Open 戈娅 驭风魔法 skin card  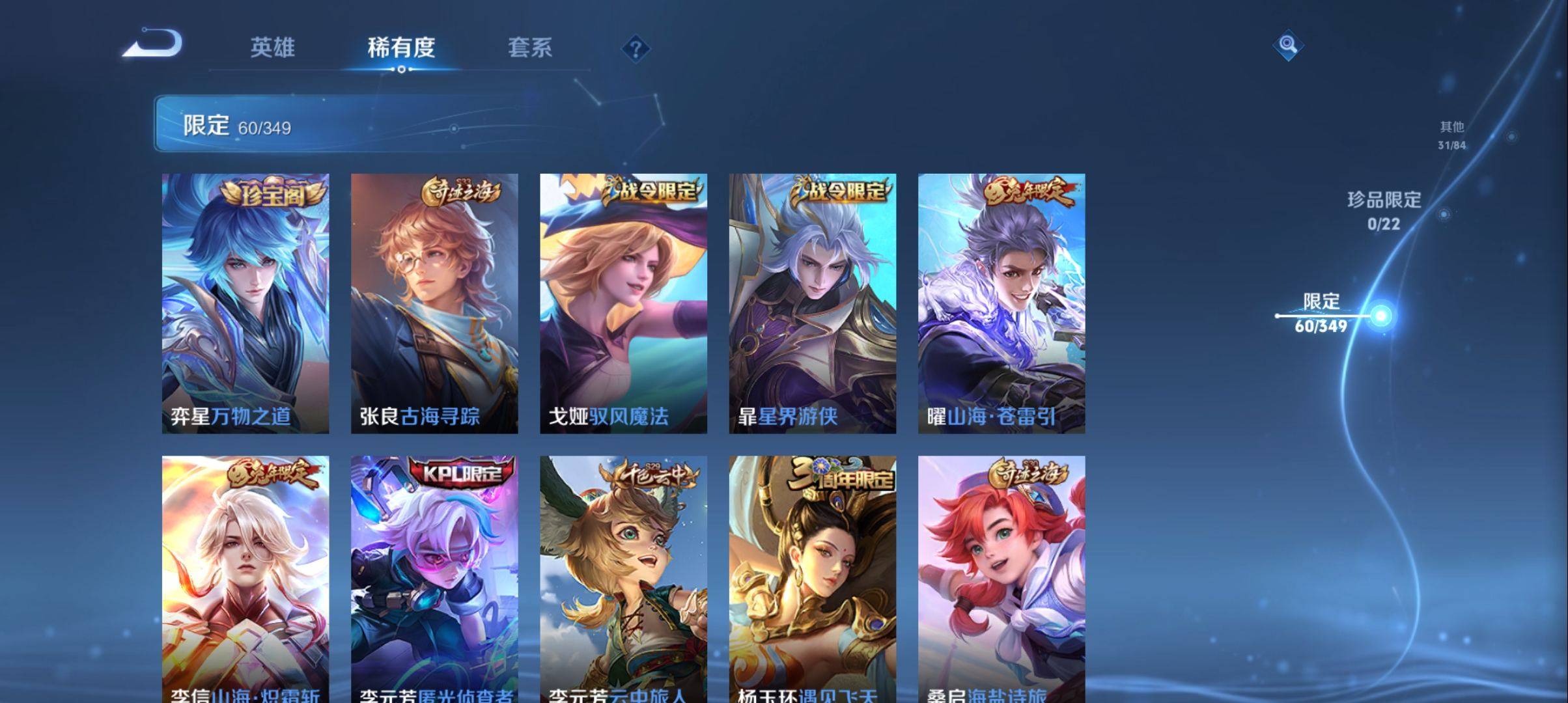[x=623, y=303]
